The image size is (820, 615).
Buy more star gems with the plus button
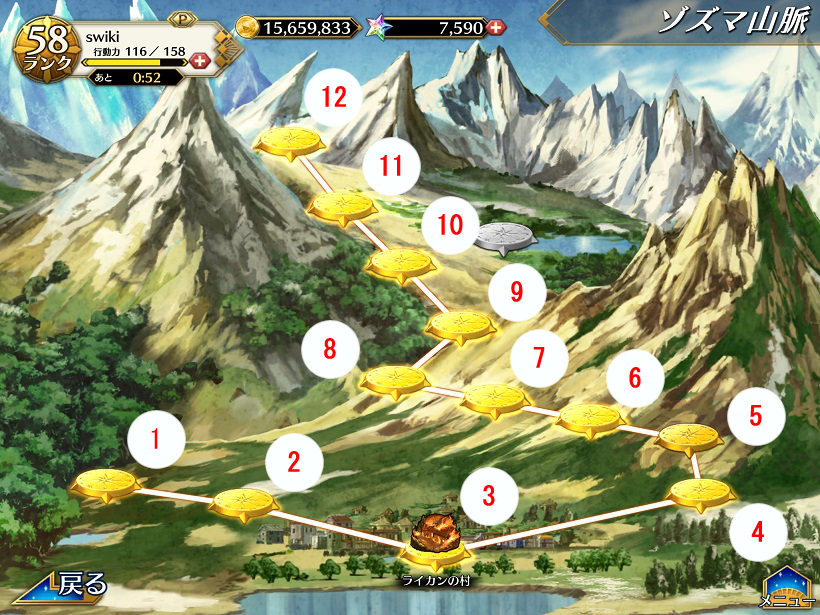tap(495, 28)
